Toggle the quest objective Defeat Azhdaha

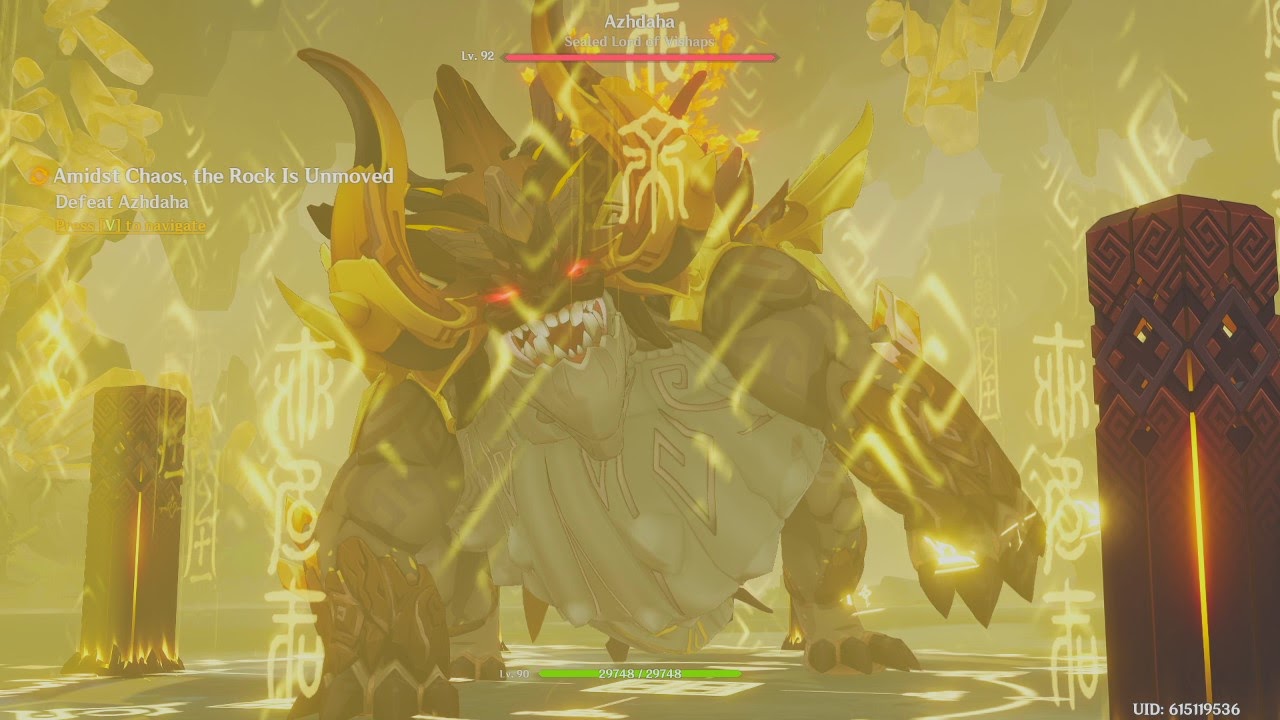click(x=121, y=203)
